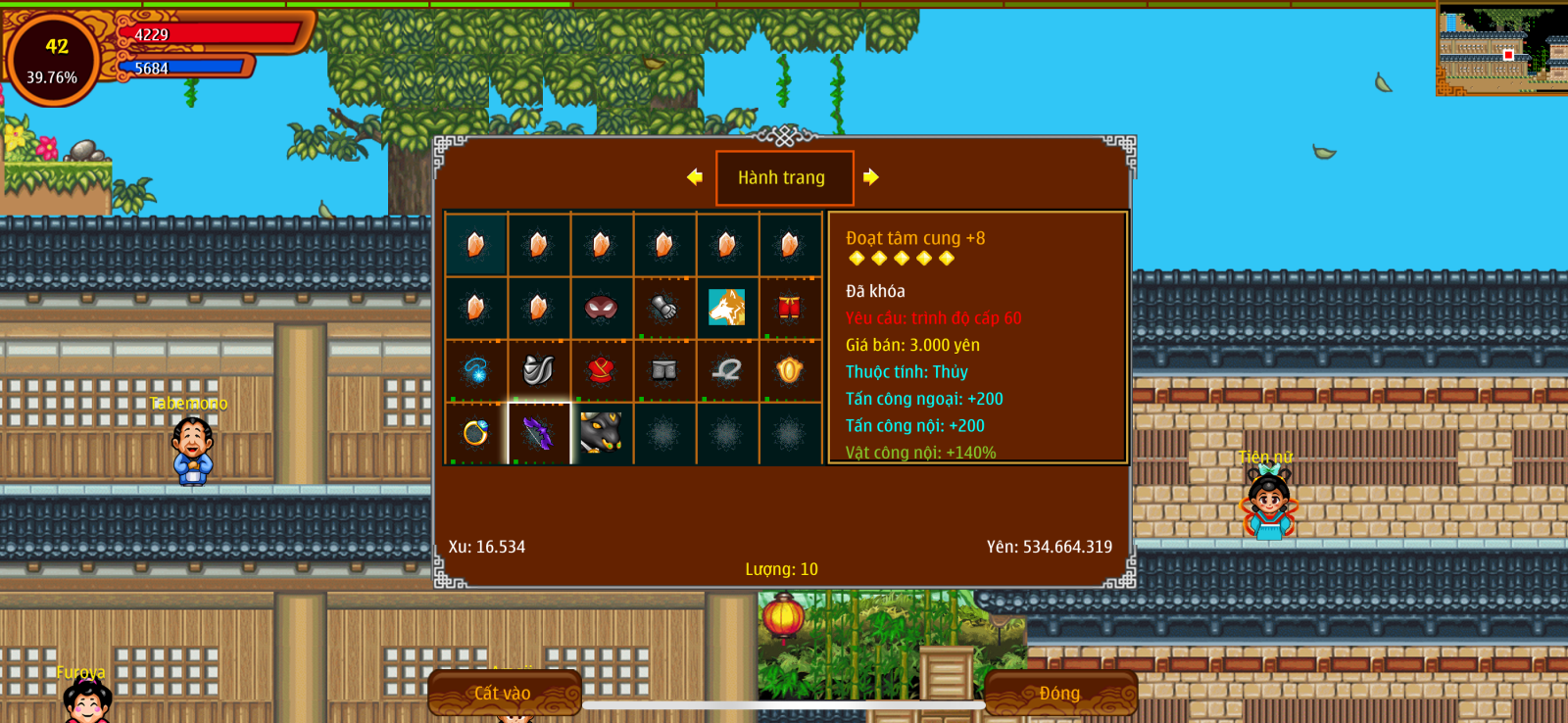Pick the white wolf portrait item

click(726, 308)
